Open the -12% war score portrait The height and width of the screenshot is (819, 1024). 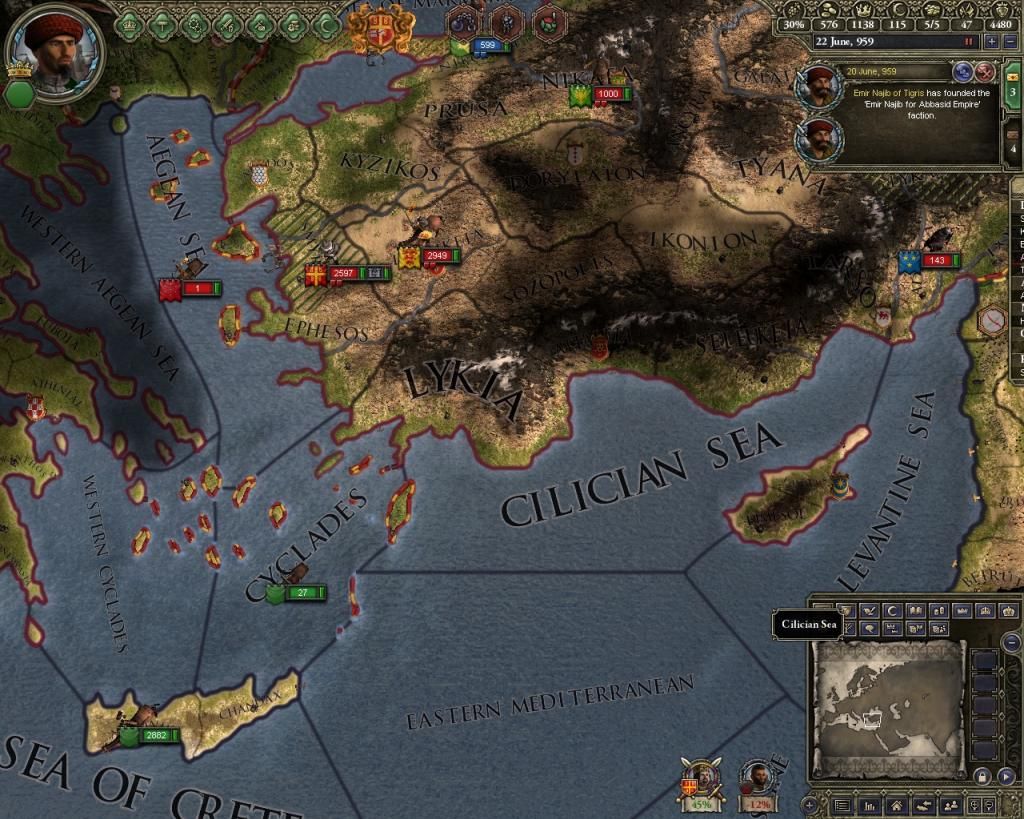click(757, 784)
